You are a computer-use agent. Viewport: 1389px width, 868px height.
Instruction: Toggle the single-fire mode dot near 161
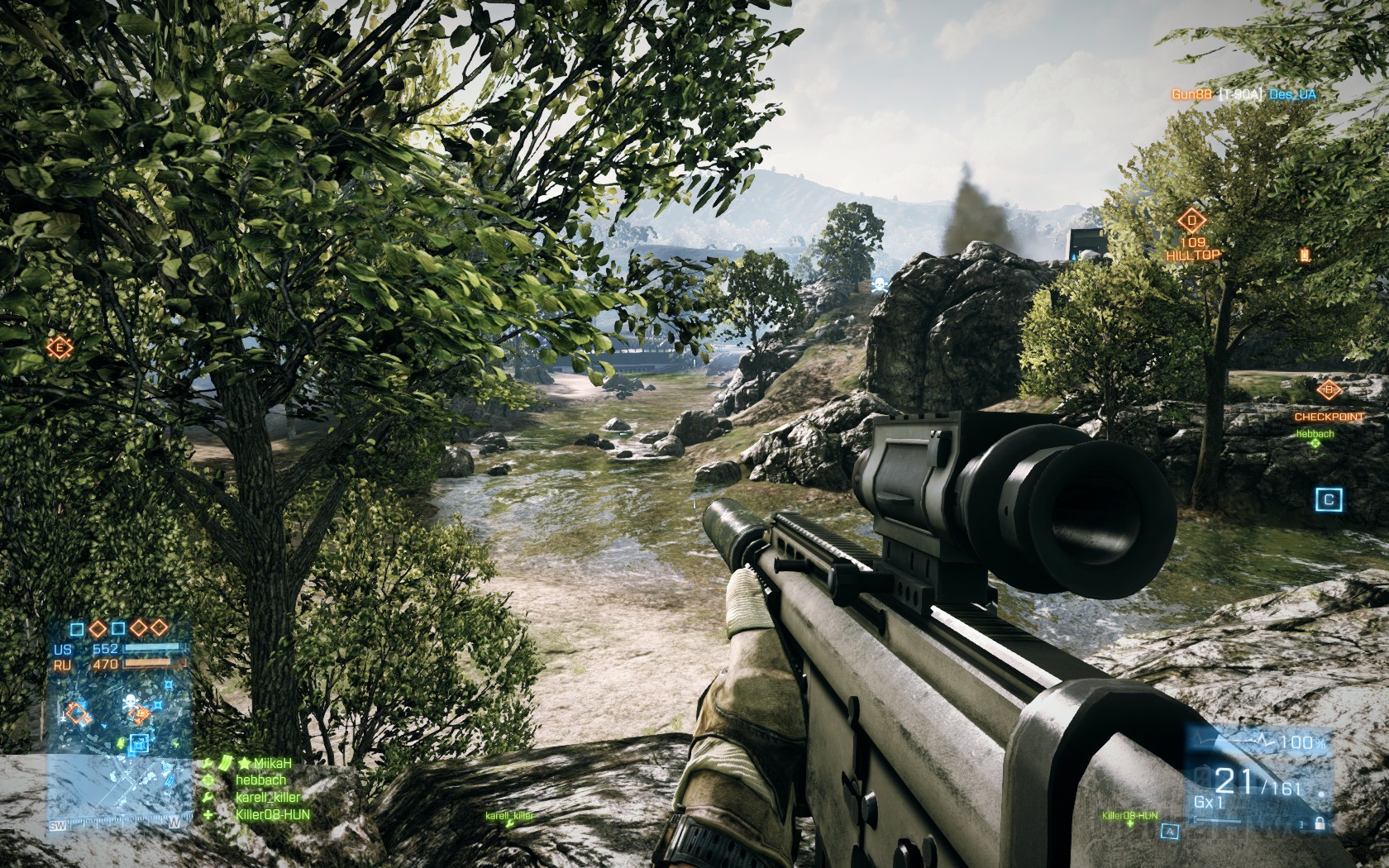[x=1322, y=794]
